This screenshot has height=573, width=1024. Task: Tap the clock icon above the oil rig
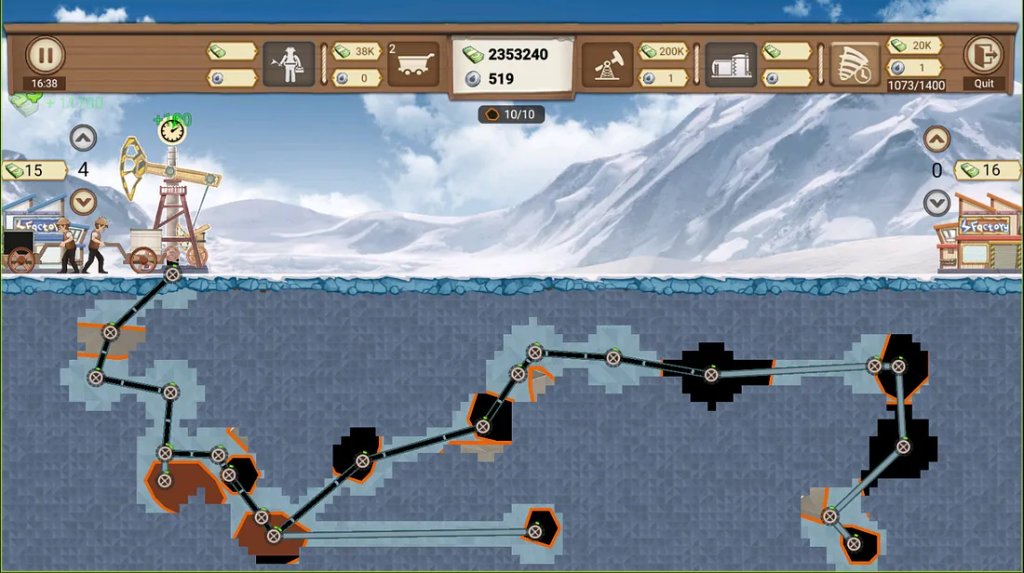[172, 130]
